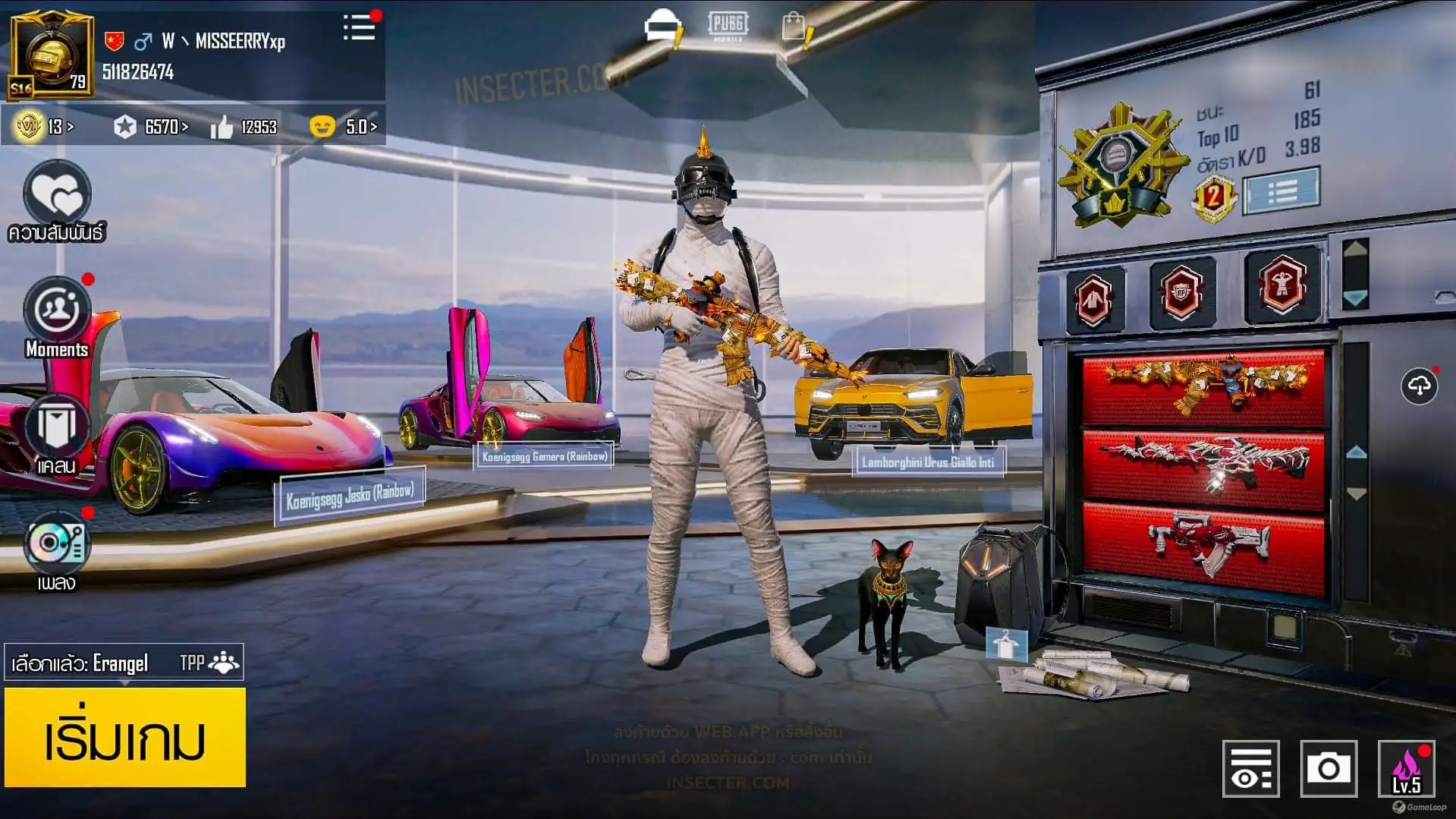
Task: Toggle the display view settings button
Action: [1250, 769]
